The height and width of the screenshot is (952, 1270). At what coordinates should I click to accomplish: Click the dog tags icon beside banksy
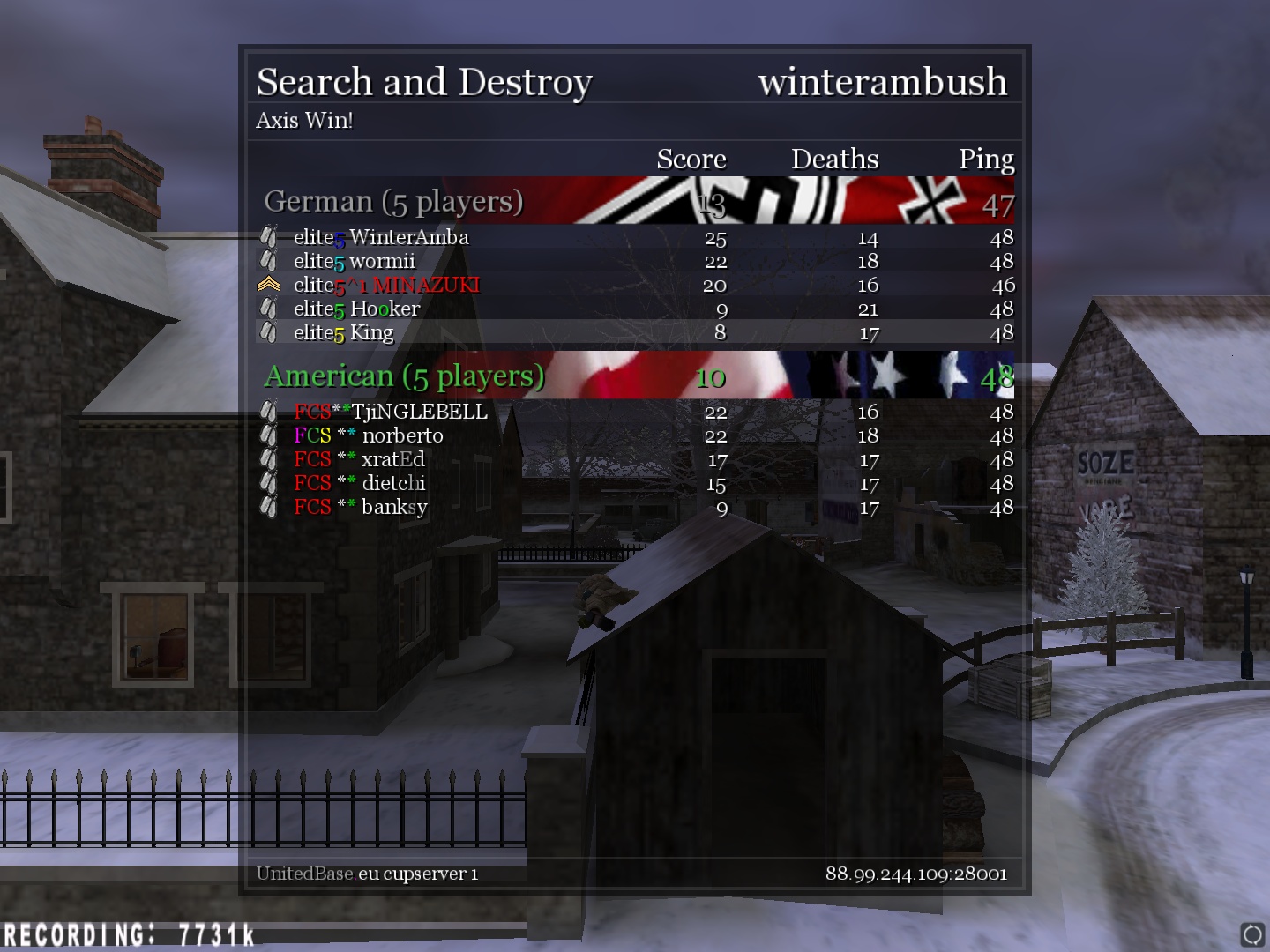271,507
